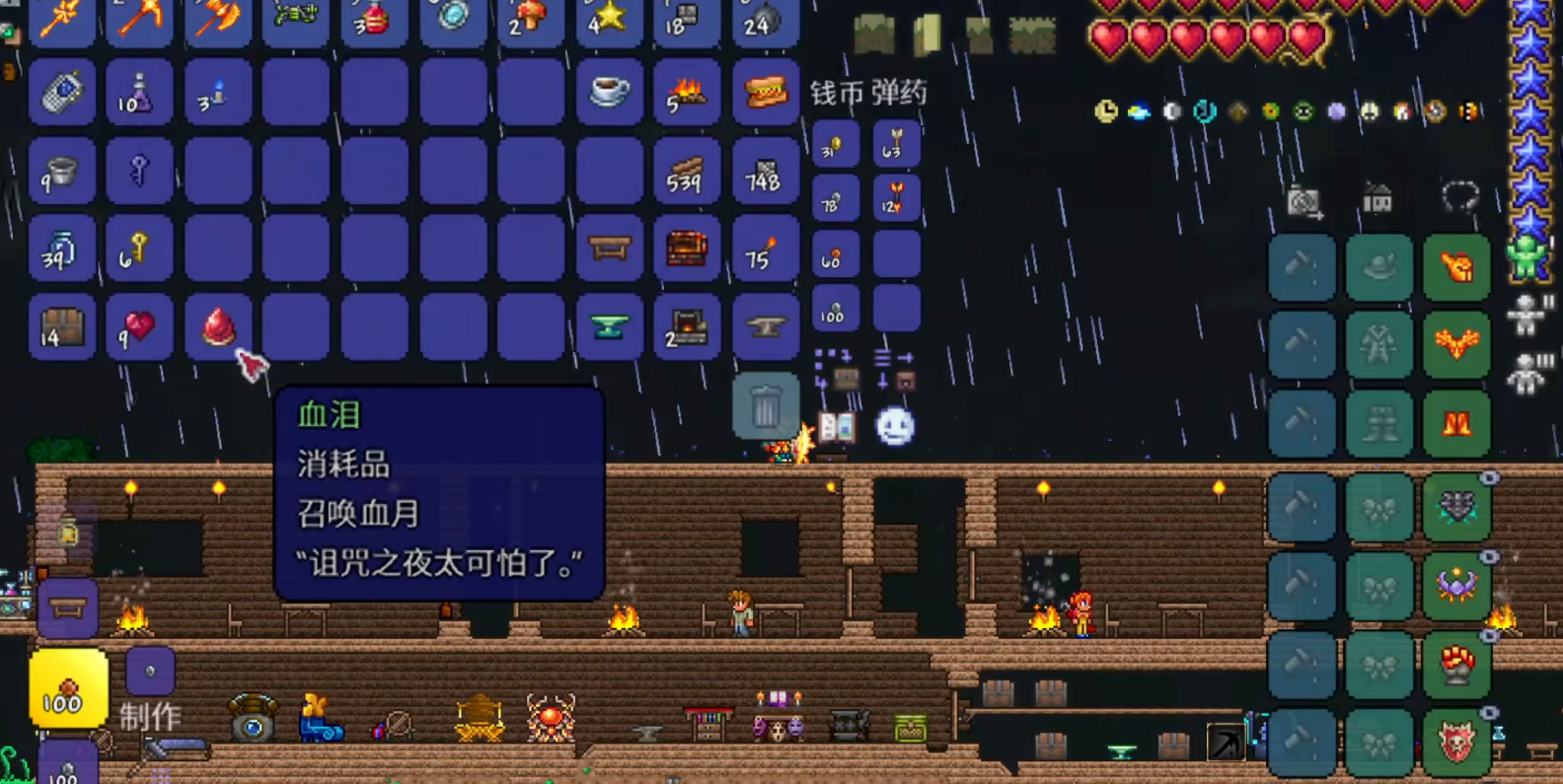Select the fallen star hotbar slot
This screenshot has width=1563, height=784.
(609, 20)
